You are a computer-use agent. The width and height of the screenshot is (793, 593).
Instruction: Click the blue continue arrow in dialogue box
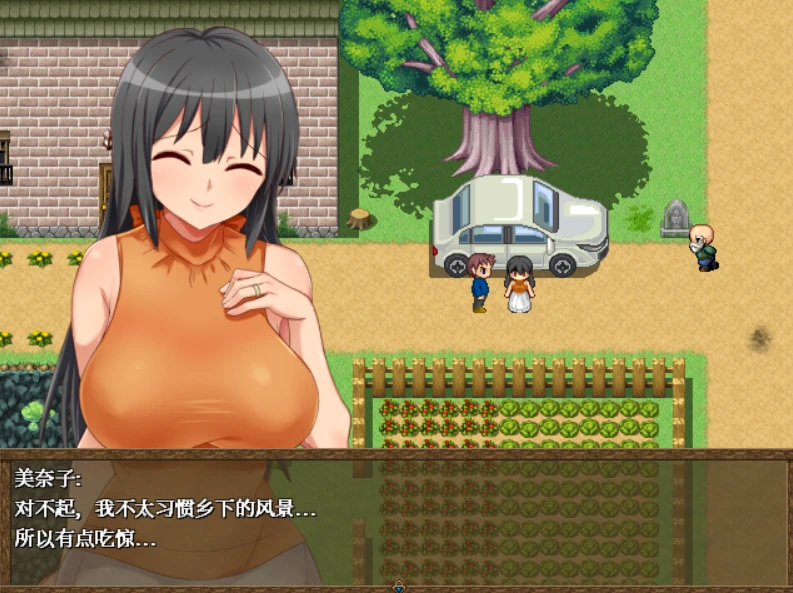pyautogui.click(x=399, y=585)
